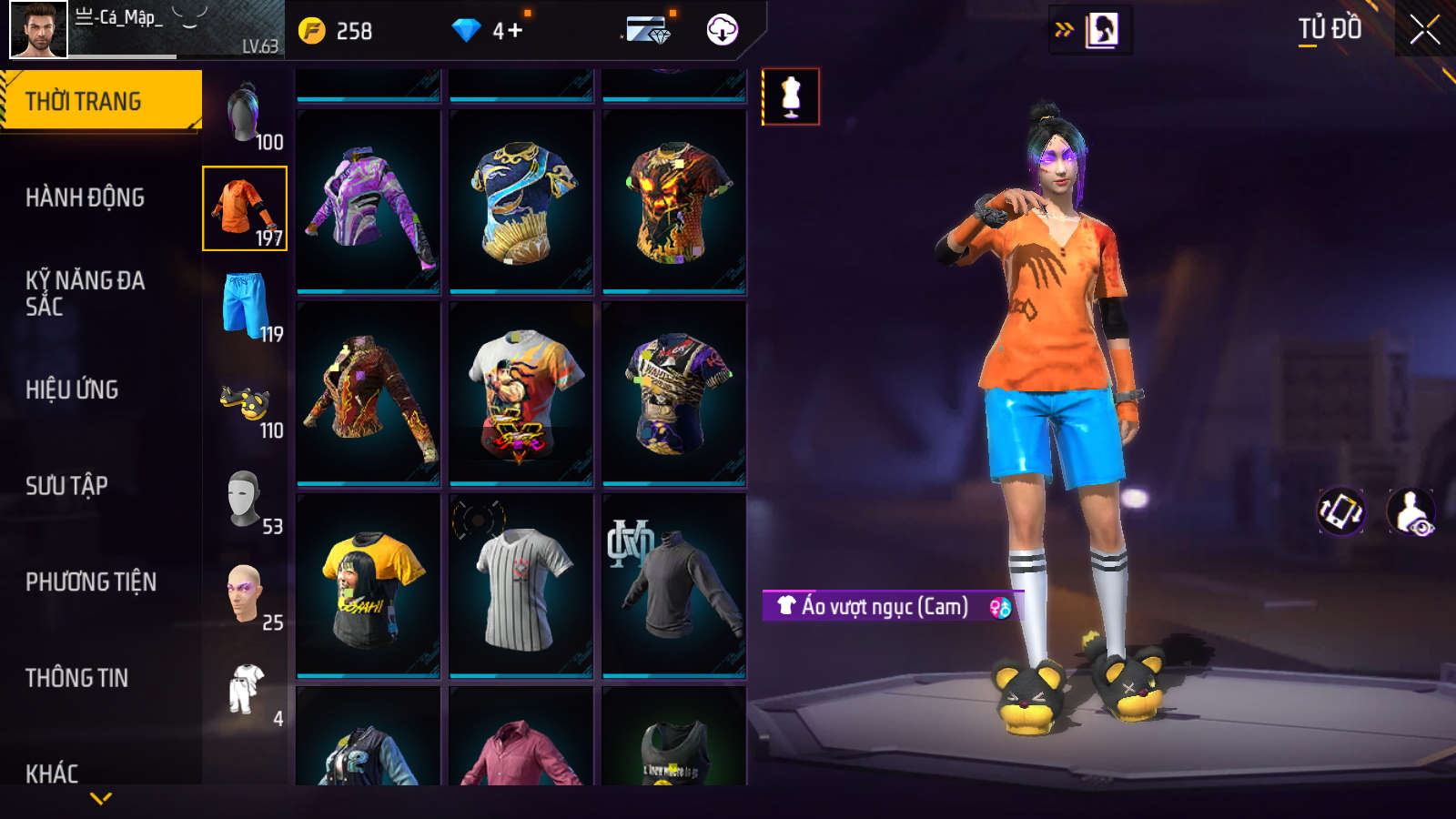Click the mannequin outfit preview icon
1456x819 pixels.
pos(791,96)
